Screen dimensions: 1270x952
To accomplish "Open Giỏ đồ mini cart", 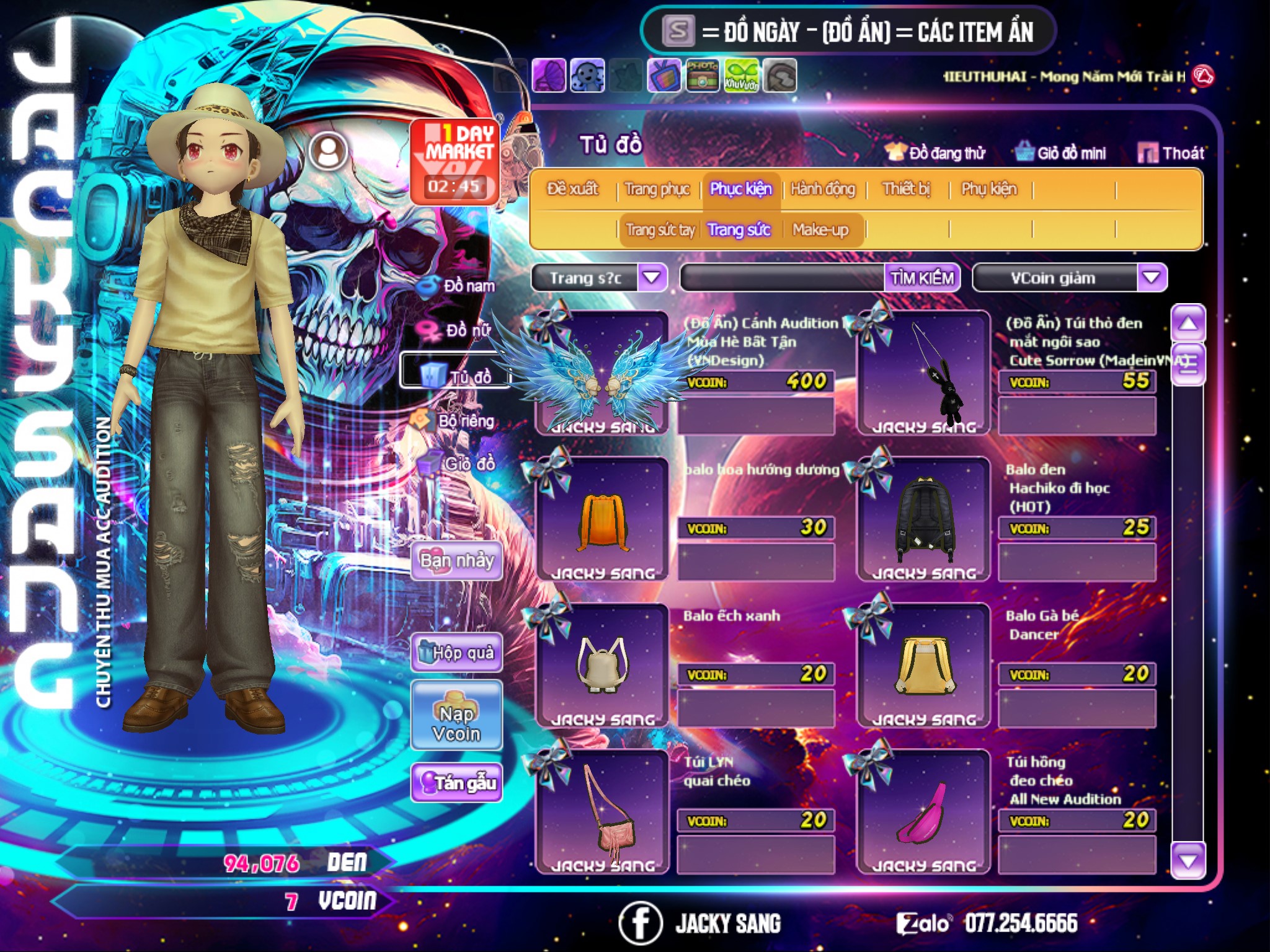I will click(x=1061, y=153).
